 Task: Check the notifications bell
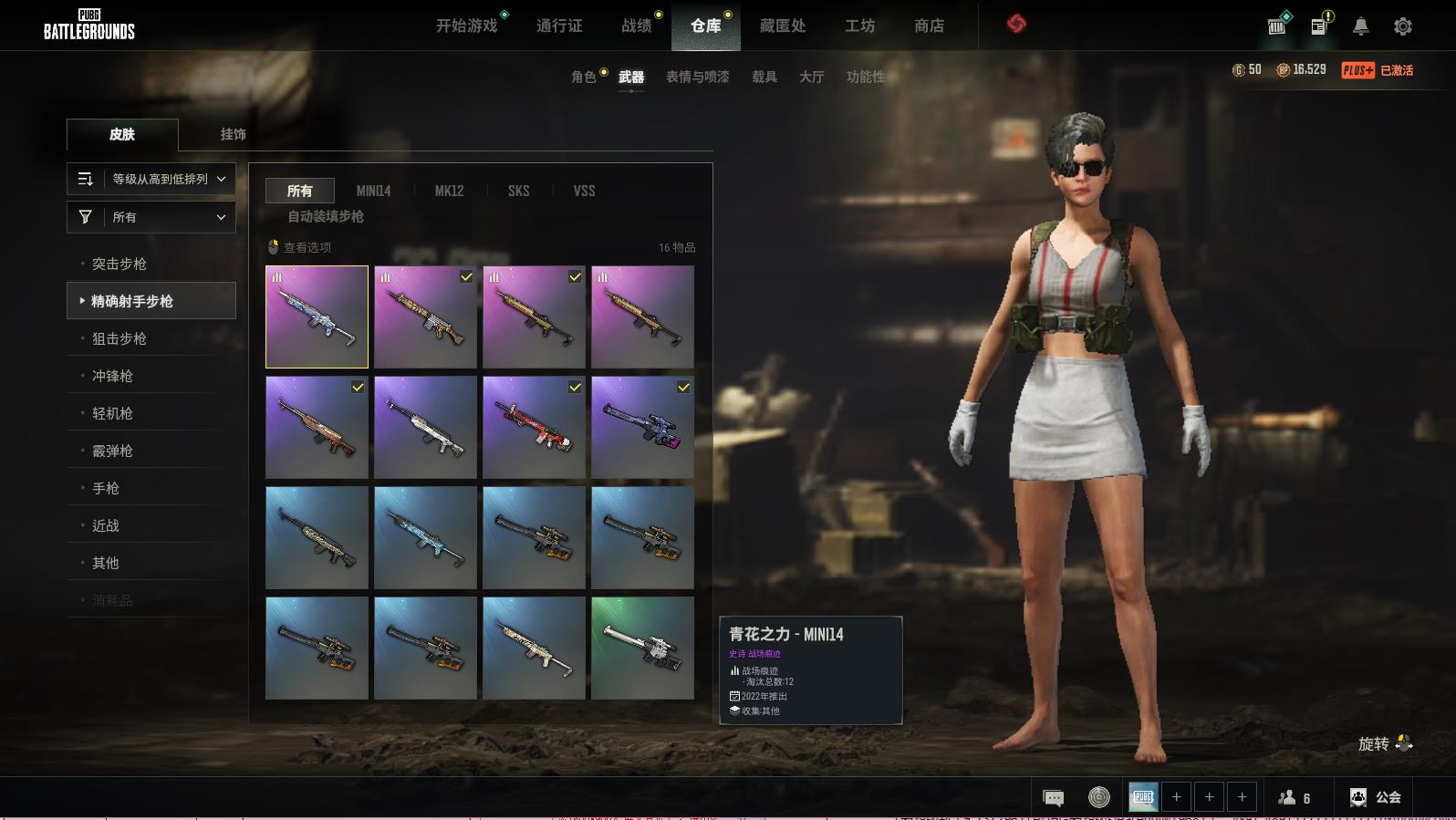pos(1360,26)
